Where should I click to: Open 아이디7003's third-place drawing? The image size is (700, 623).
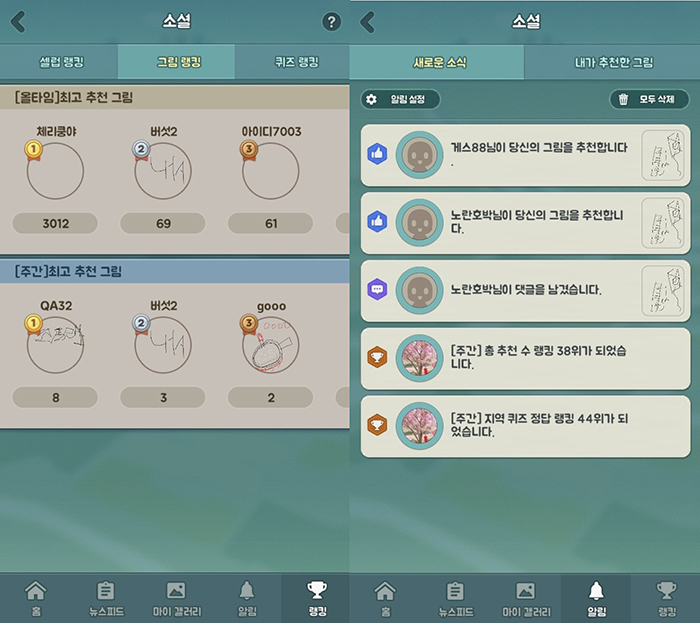click(x=272, y=171)
